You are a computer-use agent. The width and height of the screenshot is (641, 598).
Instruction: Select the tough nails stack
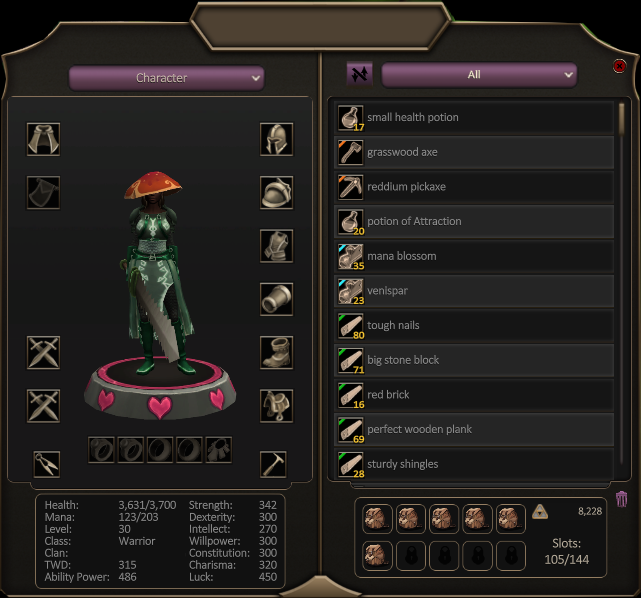(x=475, y=325)
